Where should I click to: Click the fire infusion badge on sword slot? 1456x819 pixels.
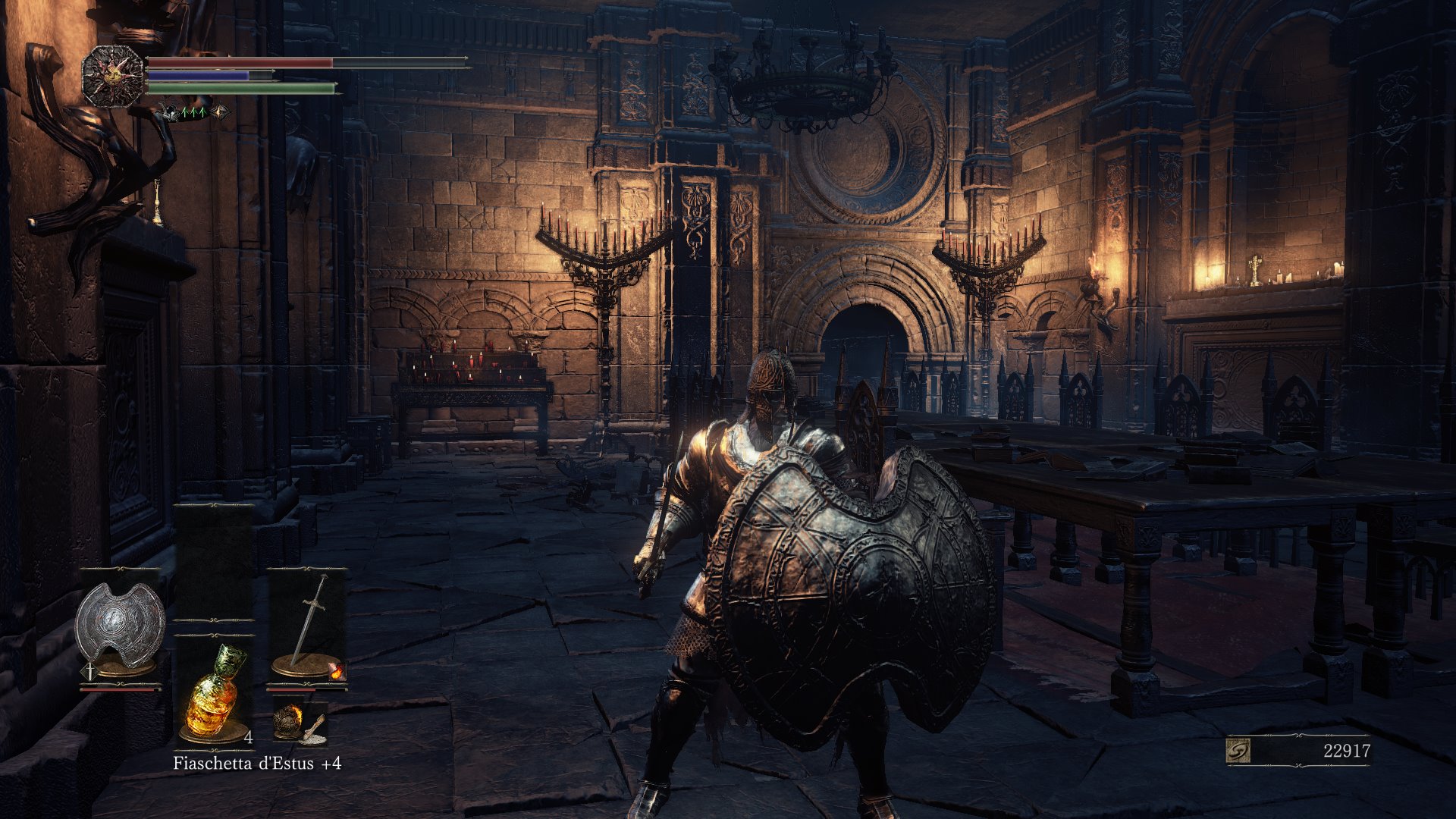337,670
